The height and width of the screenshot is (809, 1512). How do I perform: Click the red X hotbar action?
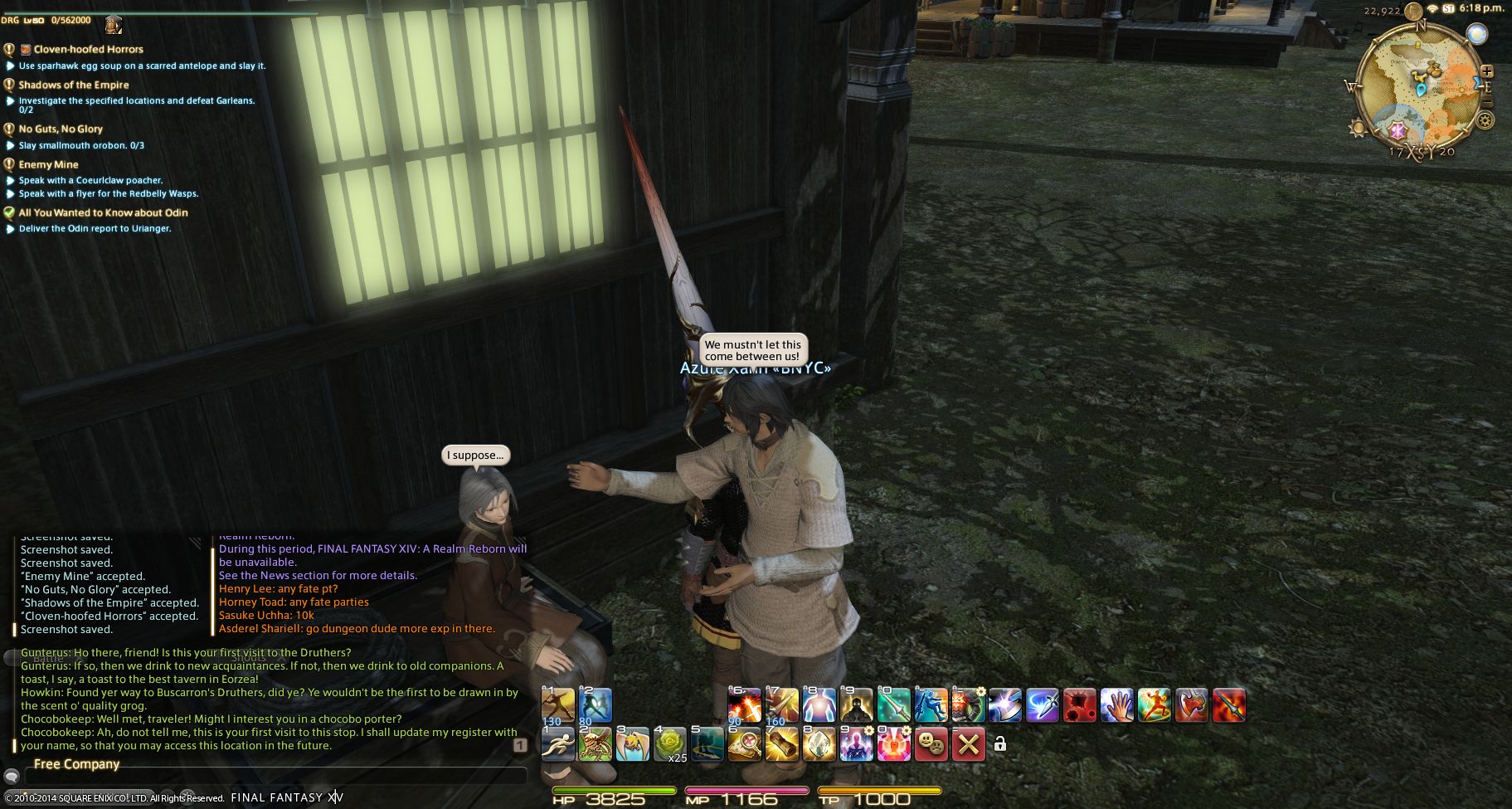click(968, 744)
